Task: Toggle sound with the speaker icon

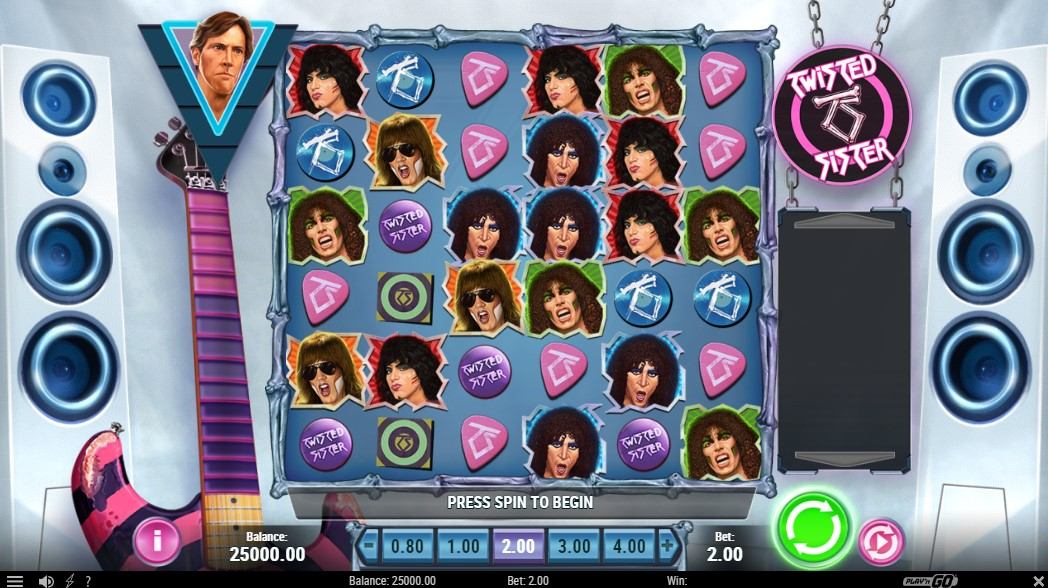Action: pos(46,580)
